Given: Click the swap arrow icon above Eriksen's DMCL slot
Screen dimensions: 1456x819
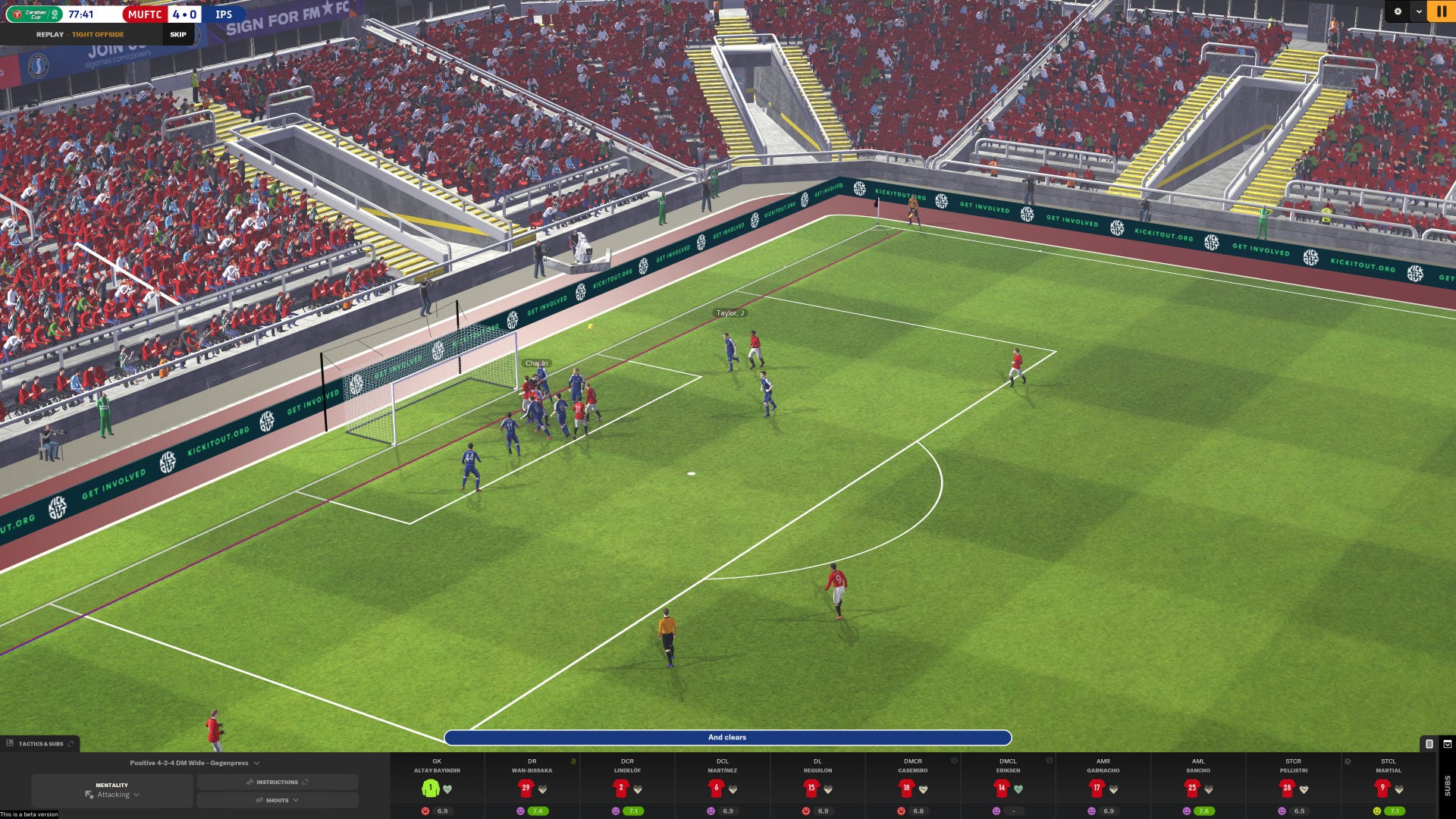Looking at the screenshot, I should (x=1050, y=758).
